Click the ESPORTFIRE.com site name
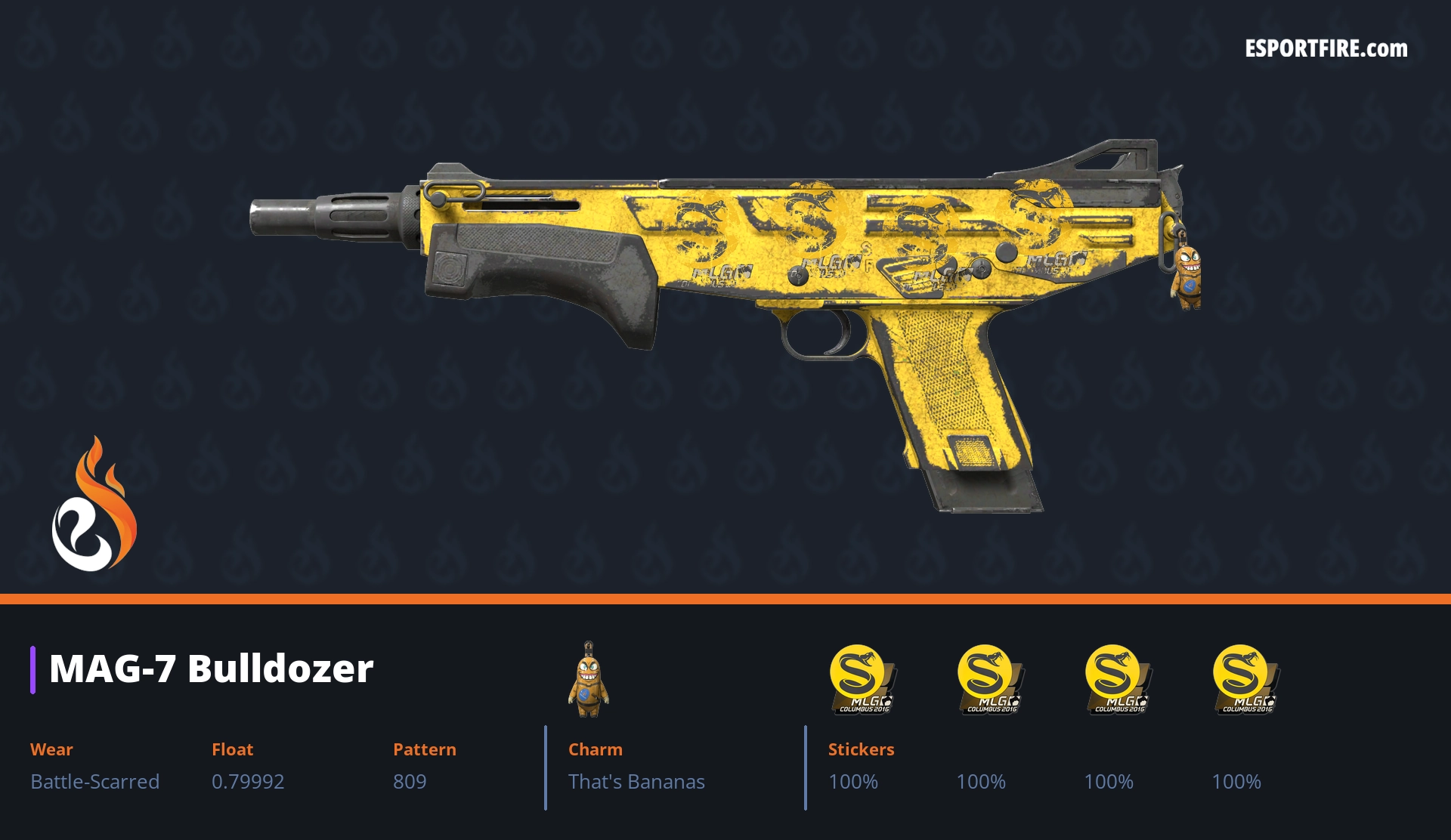1451x840 pixels. [x=1326, y=49]
